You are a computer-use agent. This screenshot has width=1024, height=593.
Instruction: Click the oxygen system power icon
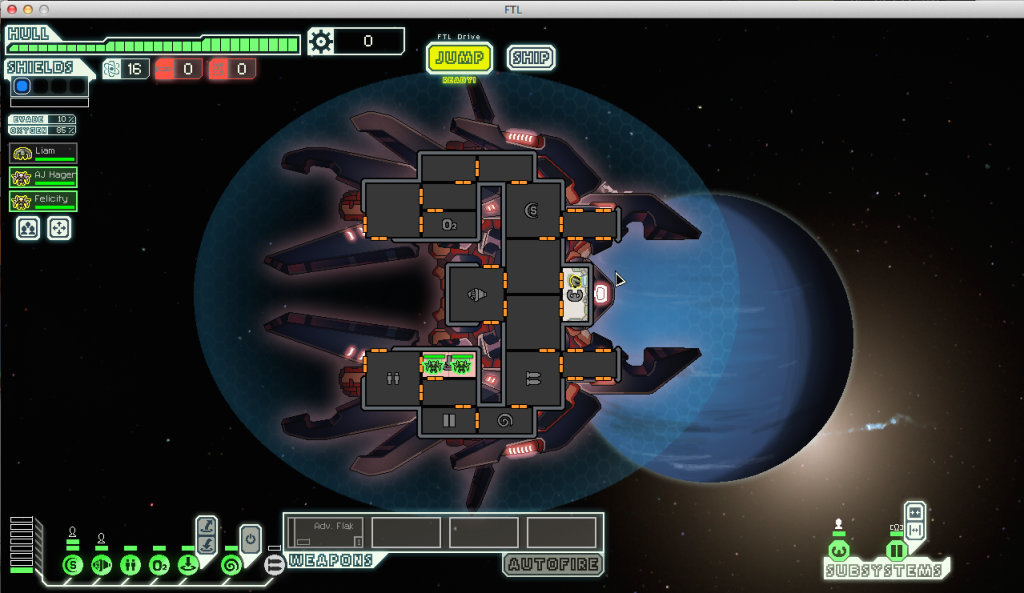tap(158, 565)
